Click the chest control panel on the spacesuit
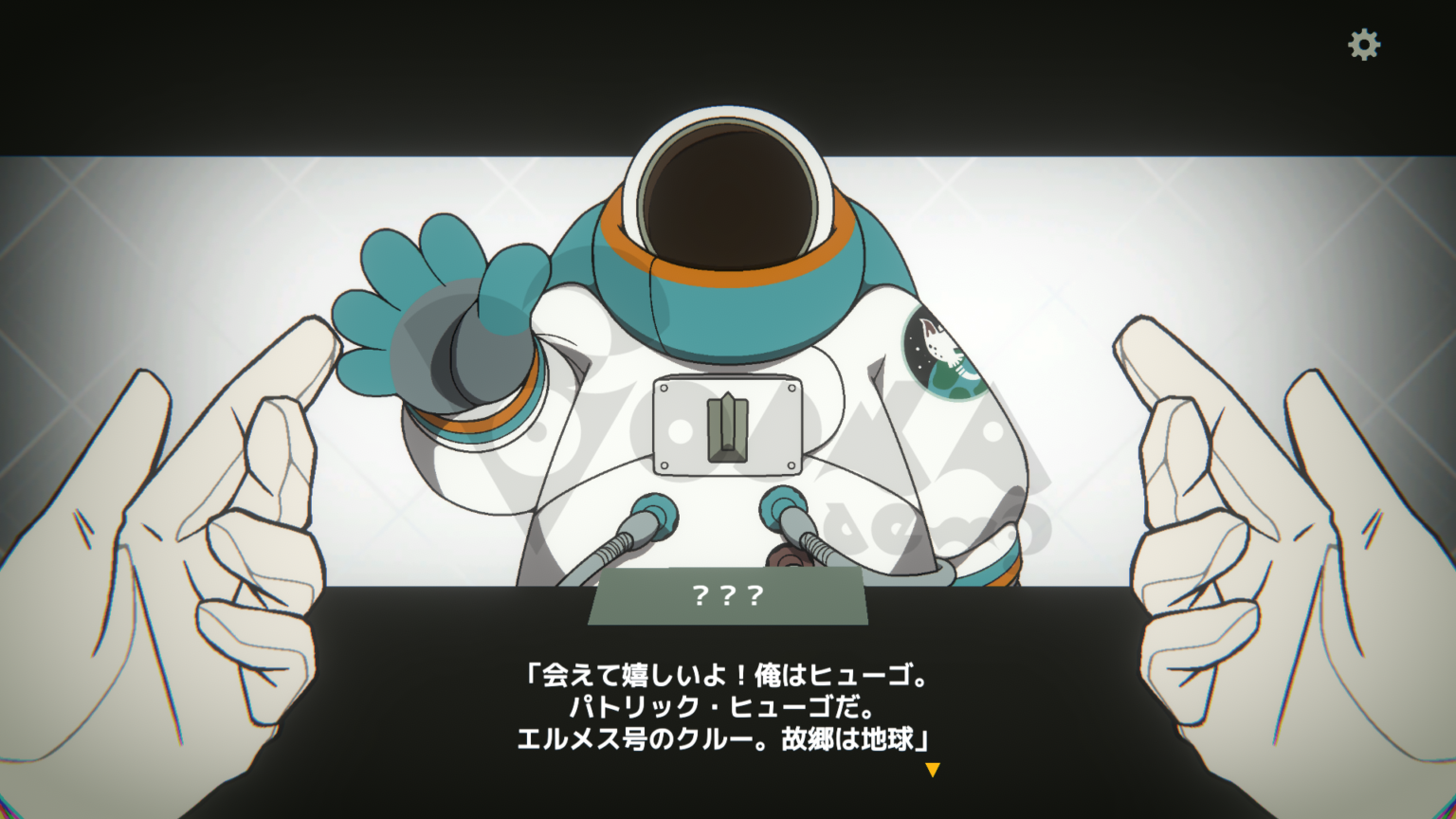 (727, 425)
